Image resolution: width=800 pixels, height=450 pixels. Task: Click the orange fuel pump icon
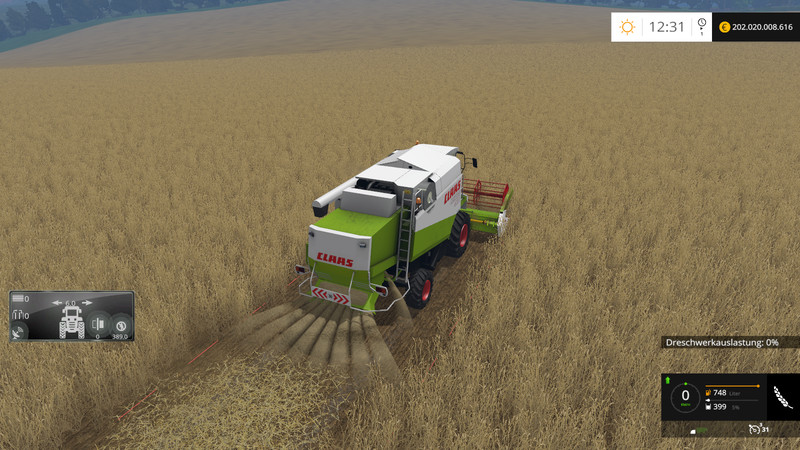click(709, 392)
